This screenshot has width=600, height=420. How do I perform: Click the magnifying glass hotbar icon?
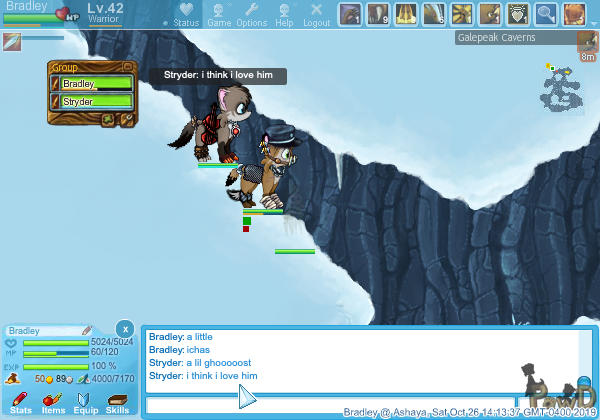(546, 14)
